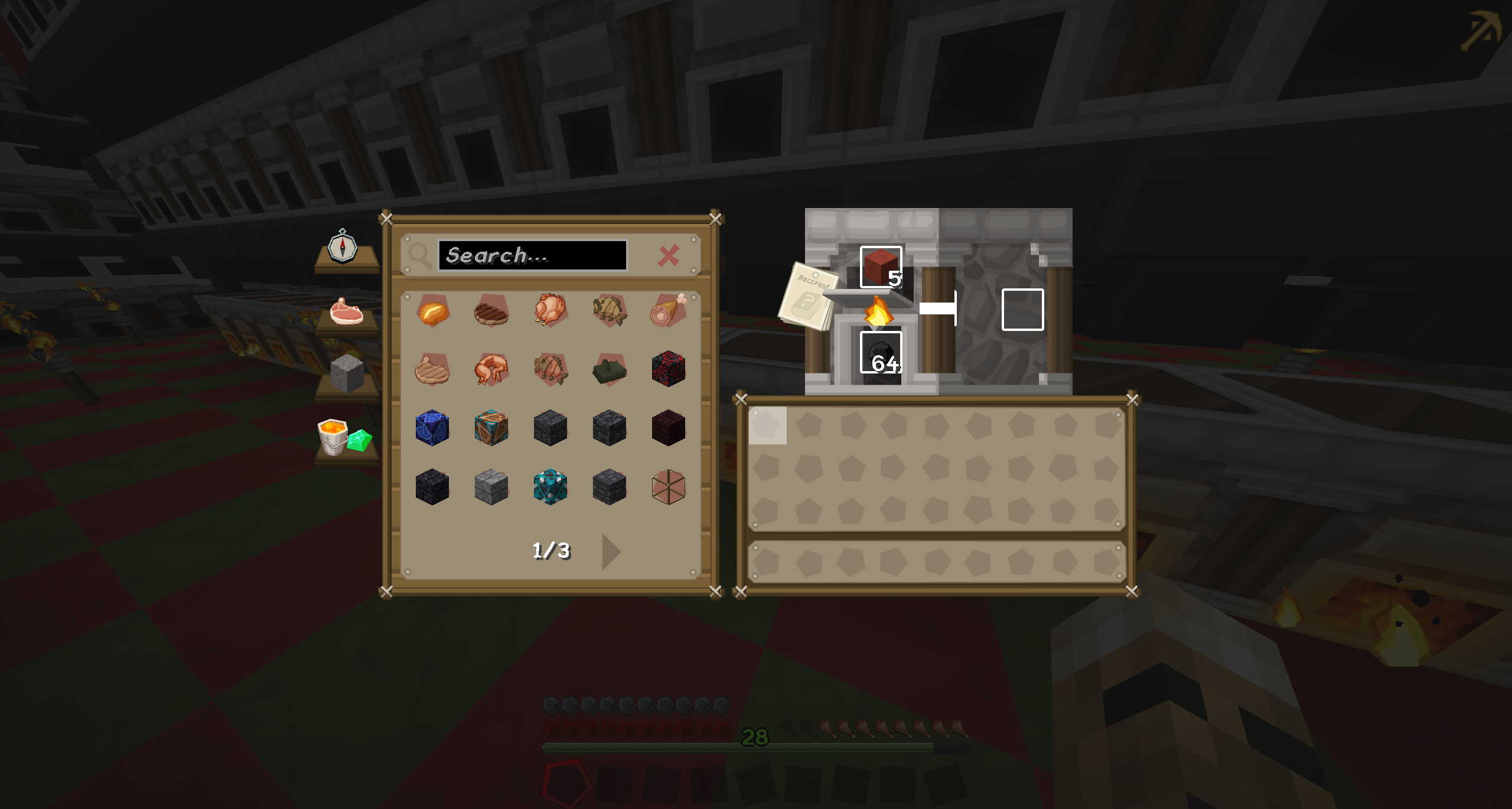The height and width of the screenshot is (809, 1512).
Task: Click the furnace input slot with red blocks
Action: pyautogui.click(x=881, y=267)
